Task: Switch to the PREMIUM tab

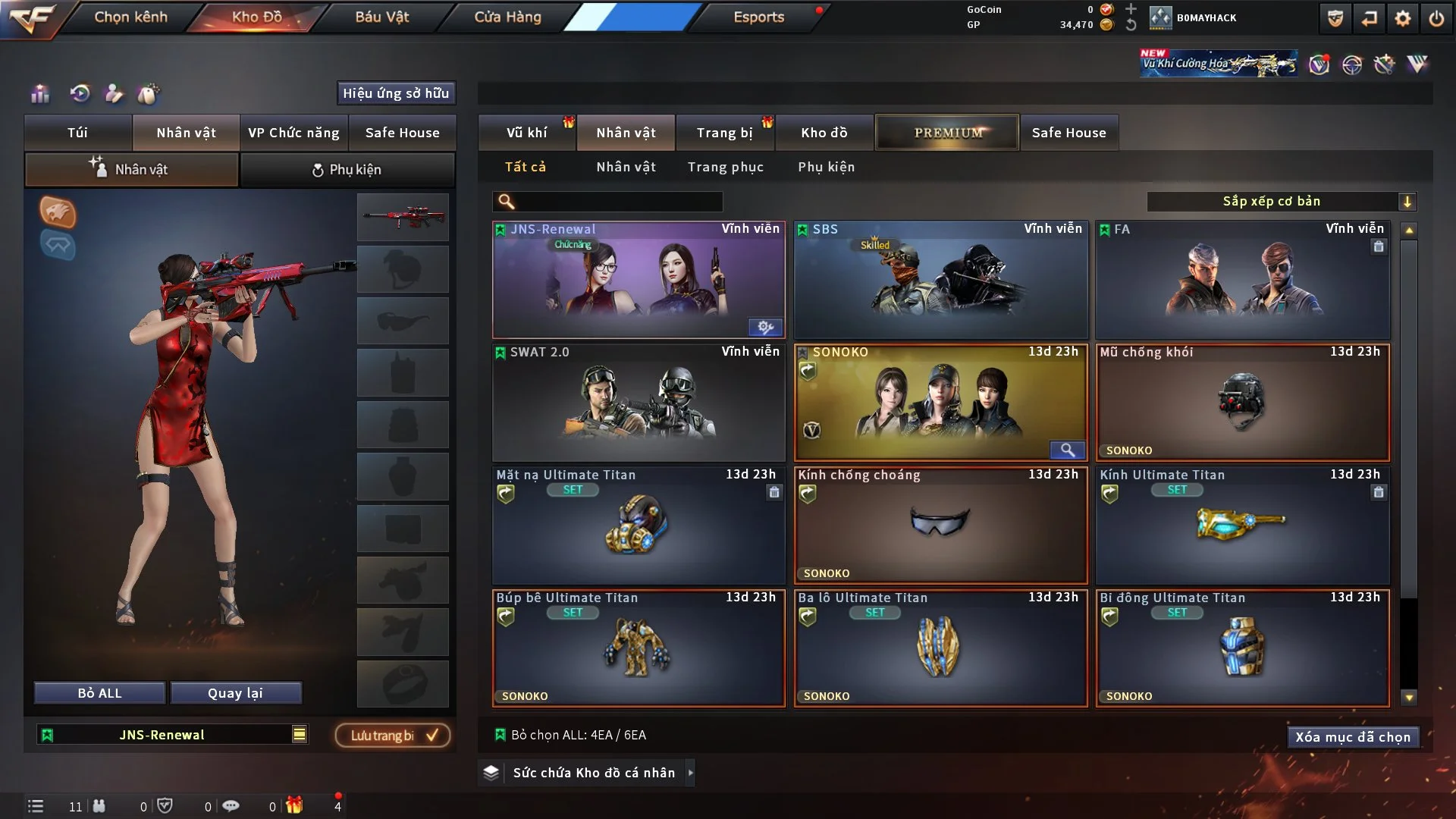Action: tap(947, 132)
